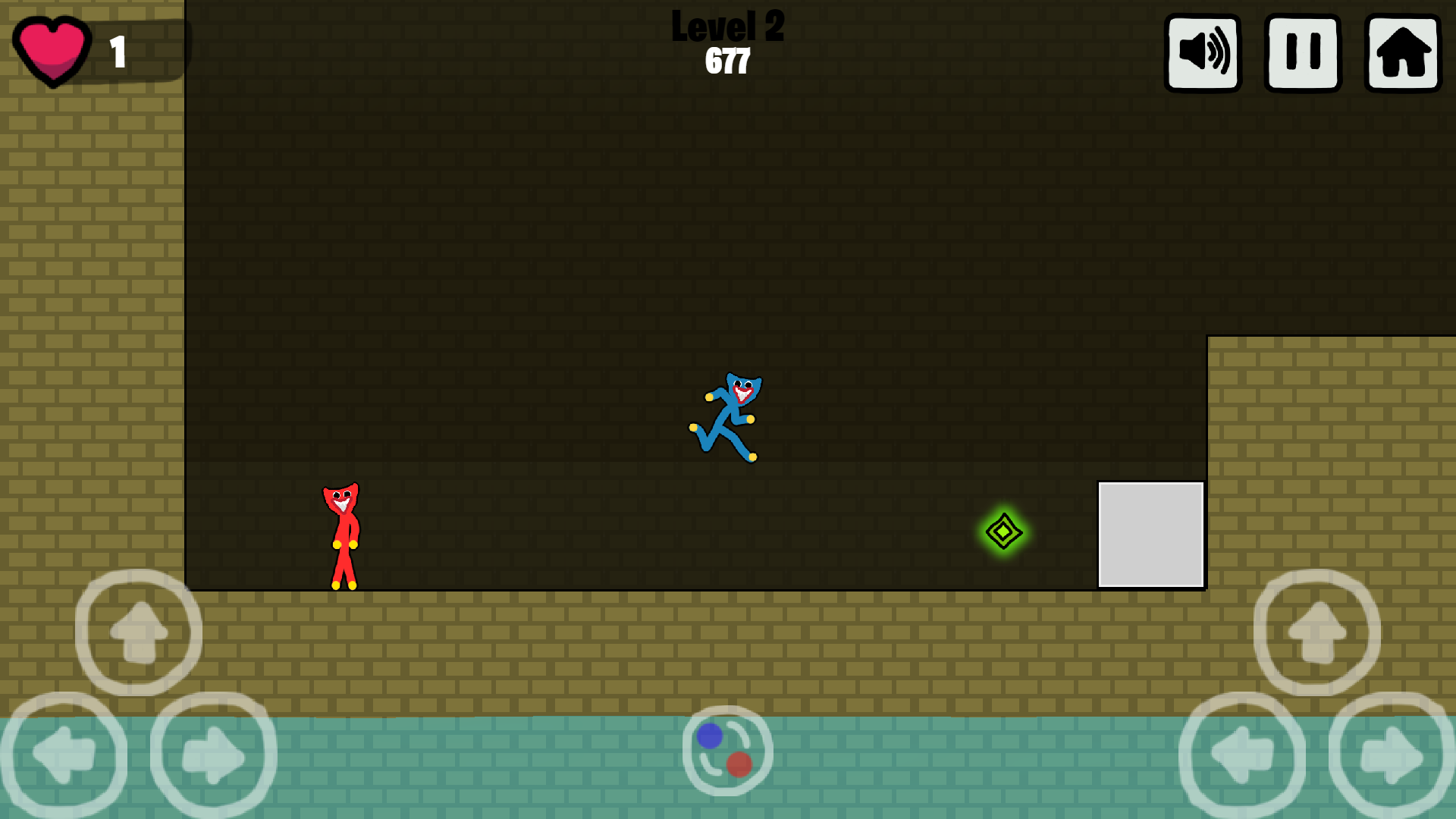Pause the game

tap(1302, 52)
